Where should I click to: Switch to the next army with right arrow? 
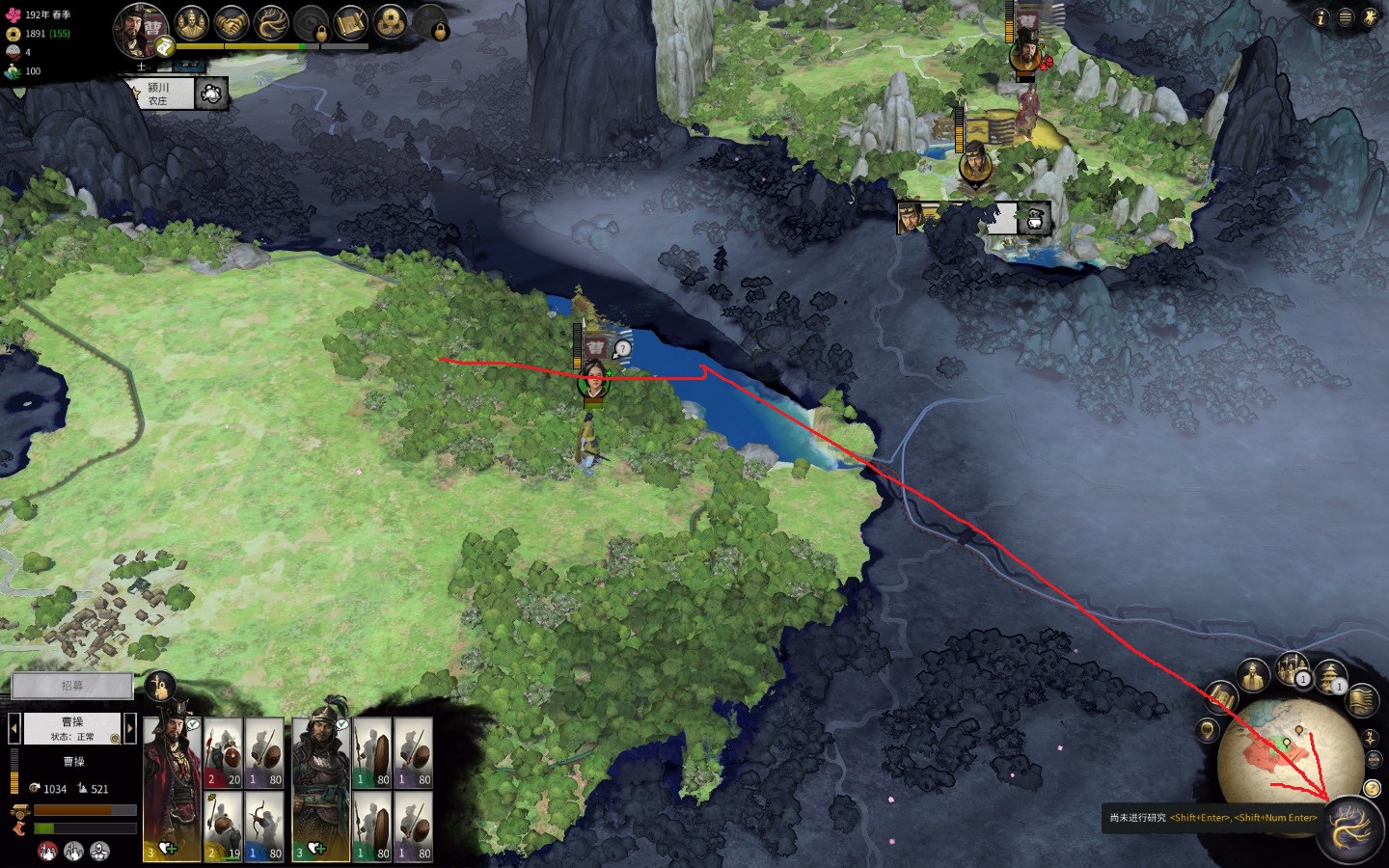point(130,728)
